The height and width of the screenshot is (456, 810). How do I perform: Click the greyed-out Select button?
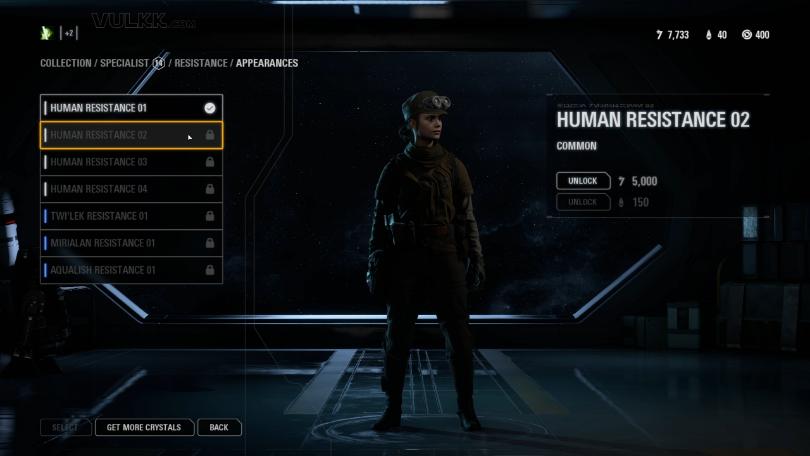point(65,427)
